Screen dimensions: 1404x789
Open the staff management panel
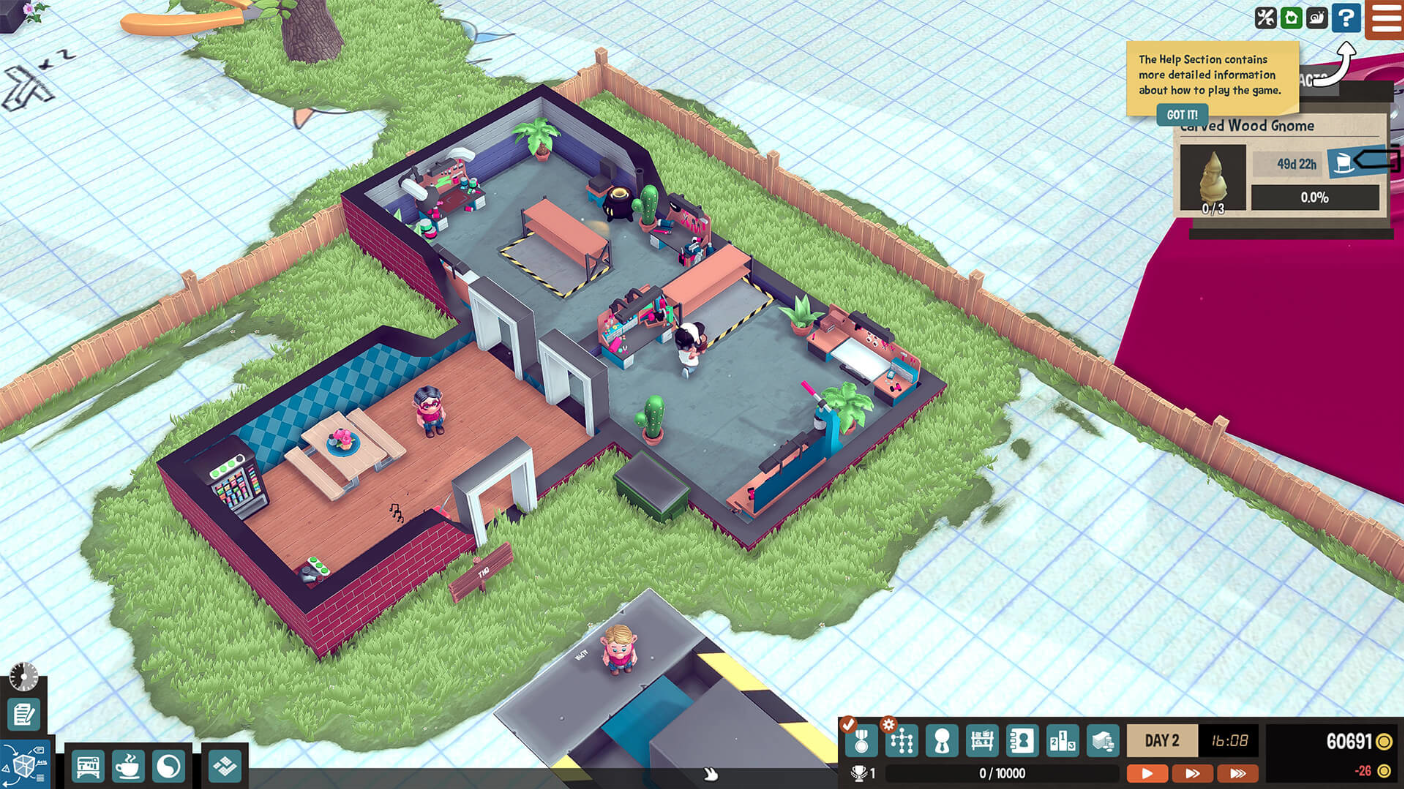tap(941, 740)
